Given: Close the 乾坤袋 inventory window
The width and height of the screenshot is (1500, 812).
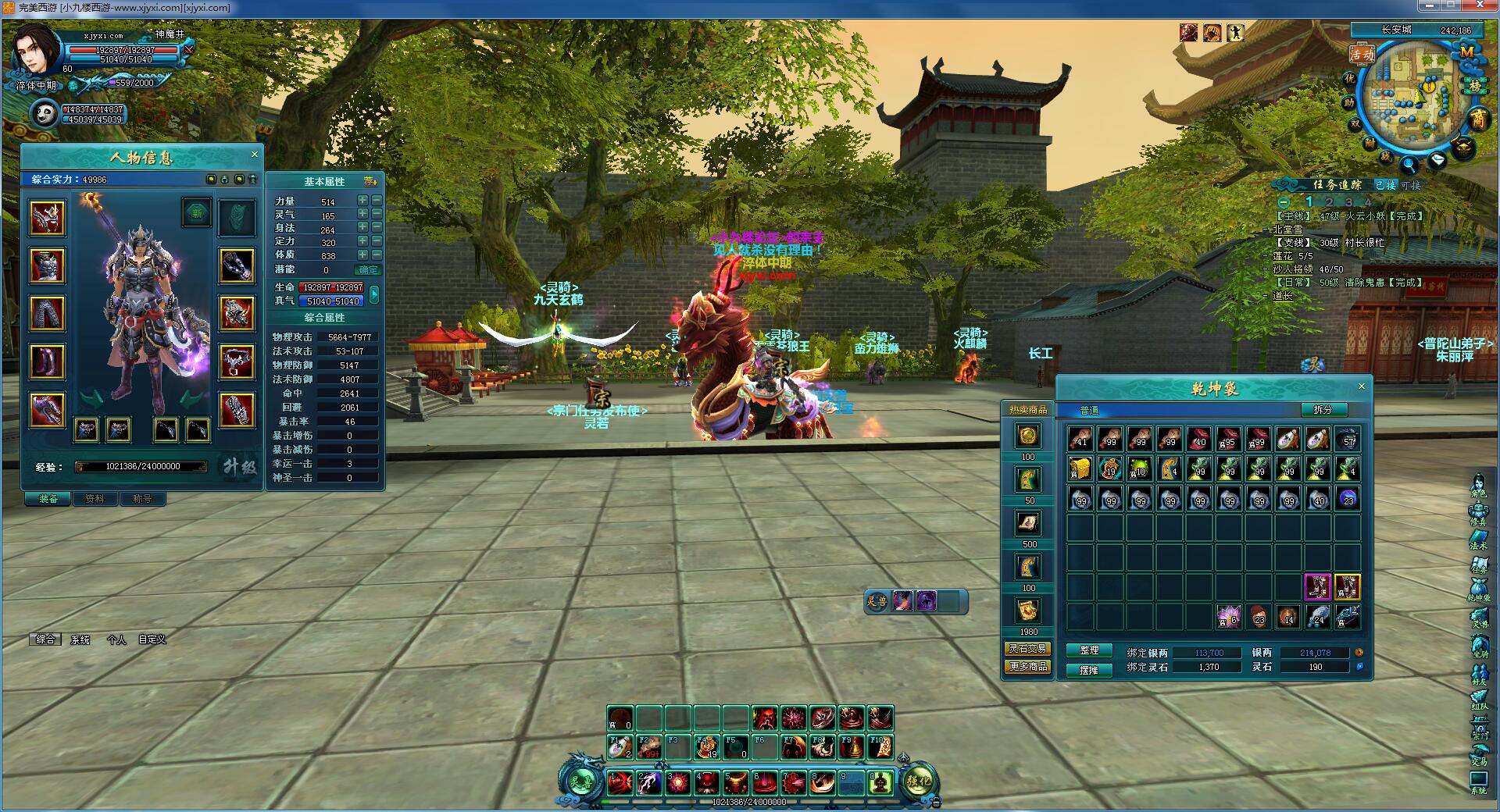Looking at the screenshot, I should [1361, 386].
